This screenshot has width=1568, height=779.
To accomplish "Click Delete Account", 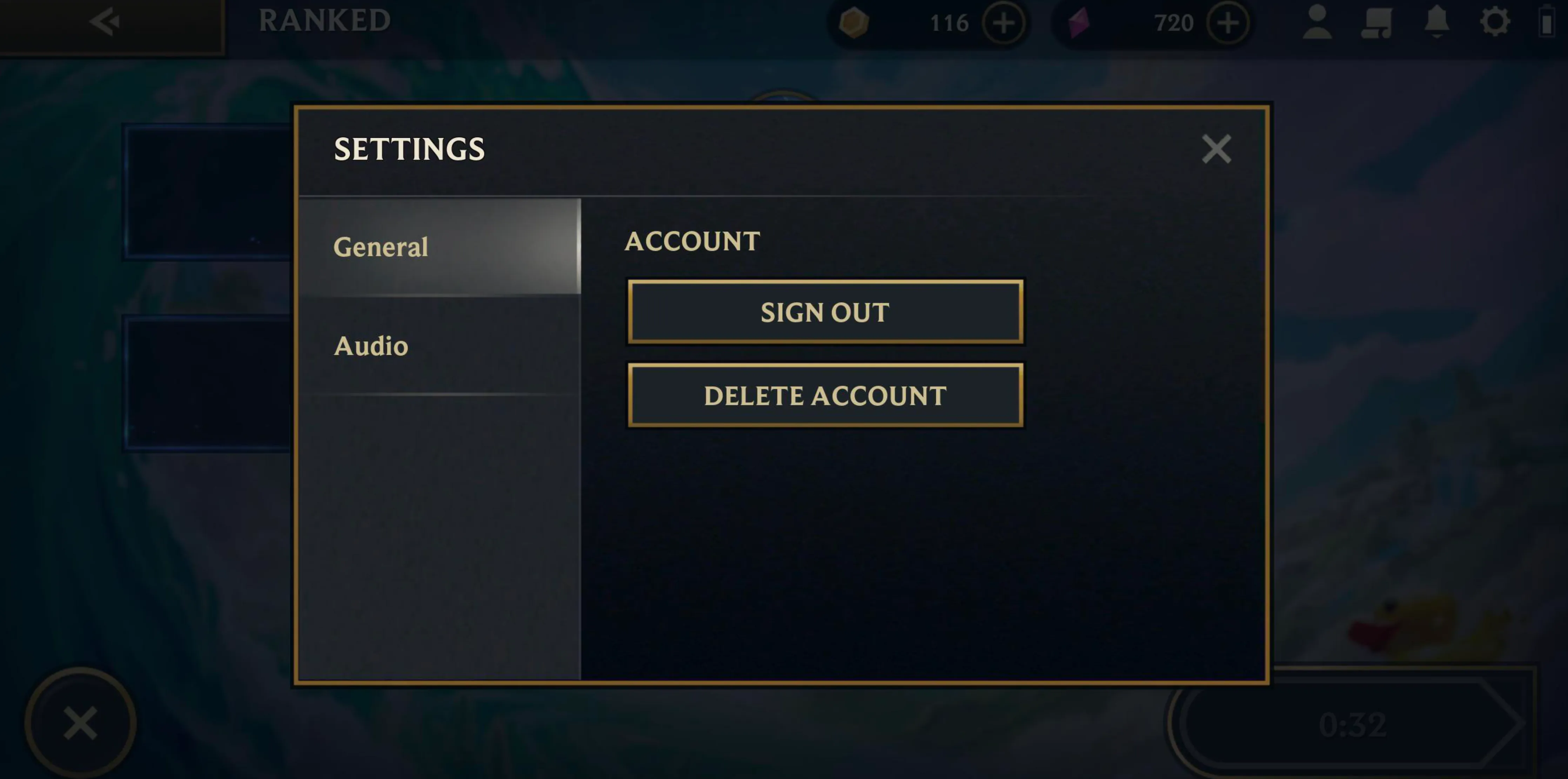I will click(824, 395).
